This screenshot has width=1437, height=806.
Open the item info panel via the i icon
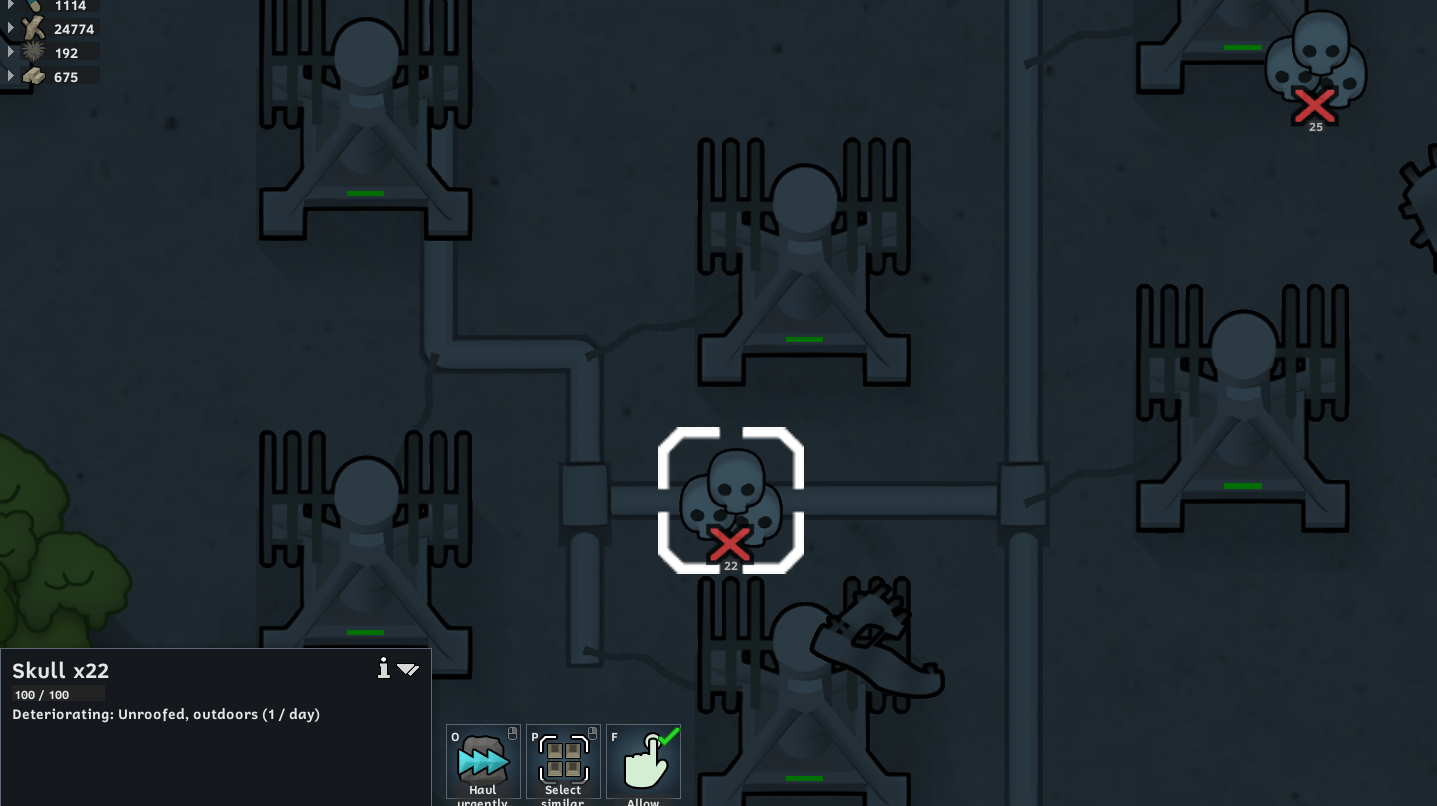click(384, 668)
